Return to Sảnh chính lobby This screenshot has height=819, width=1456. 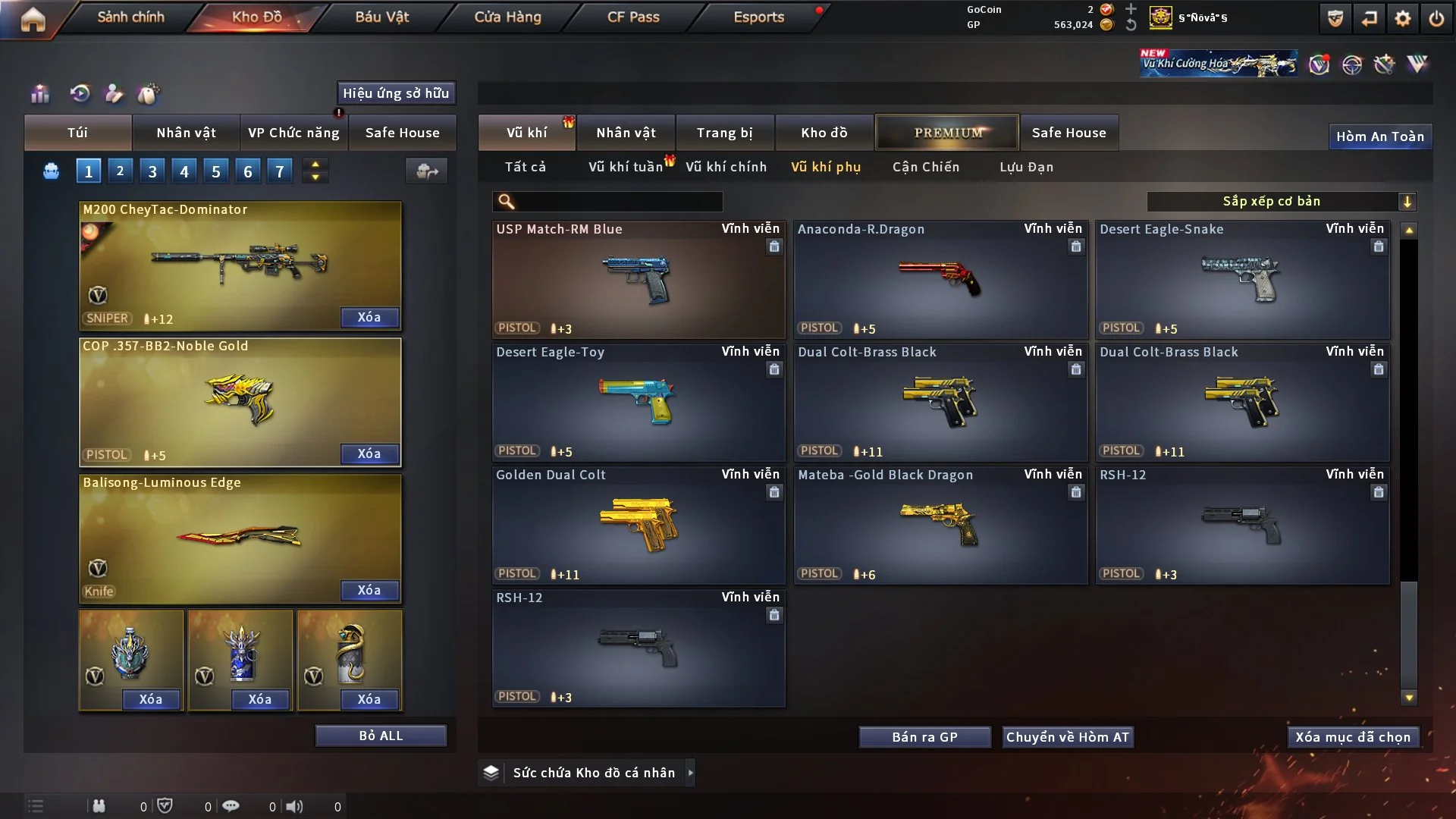click(x=130, y=17)
